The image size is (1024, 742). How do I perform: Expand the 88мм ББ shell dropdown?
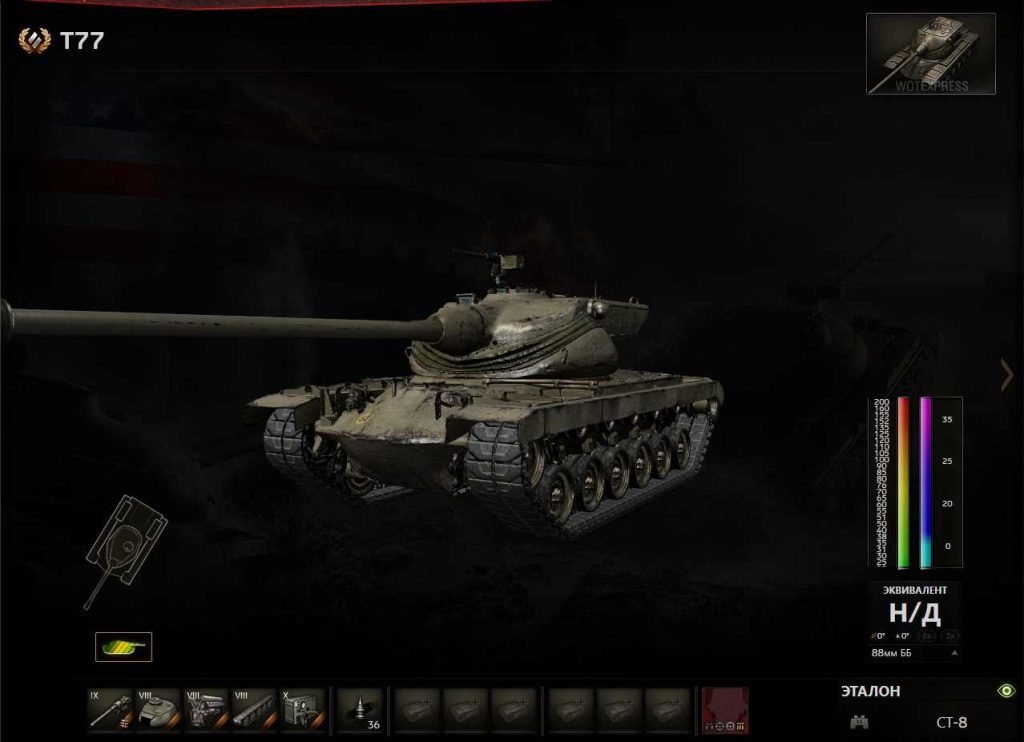(x=954, y=653)
